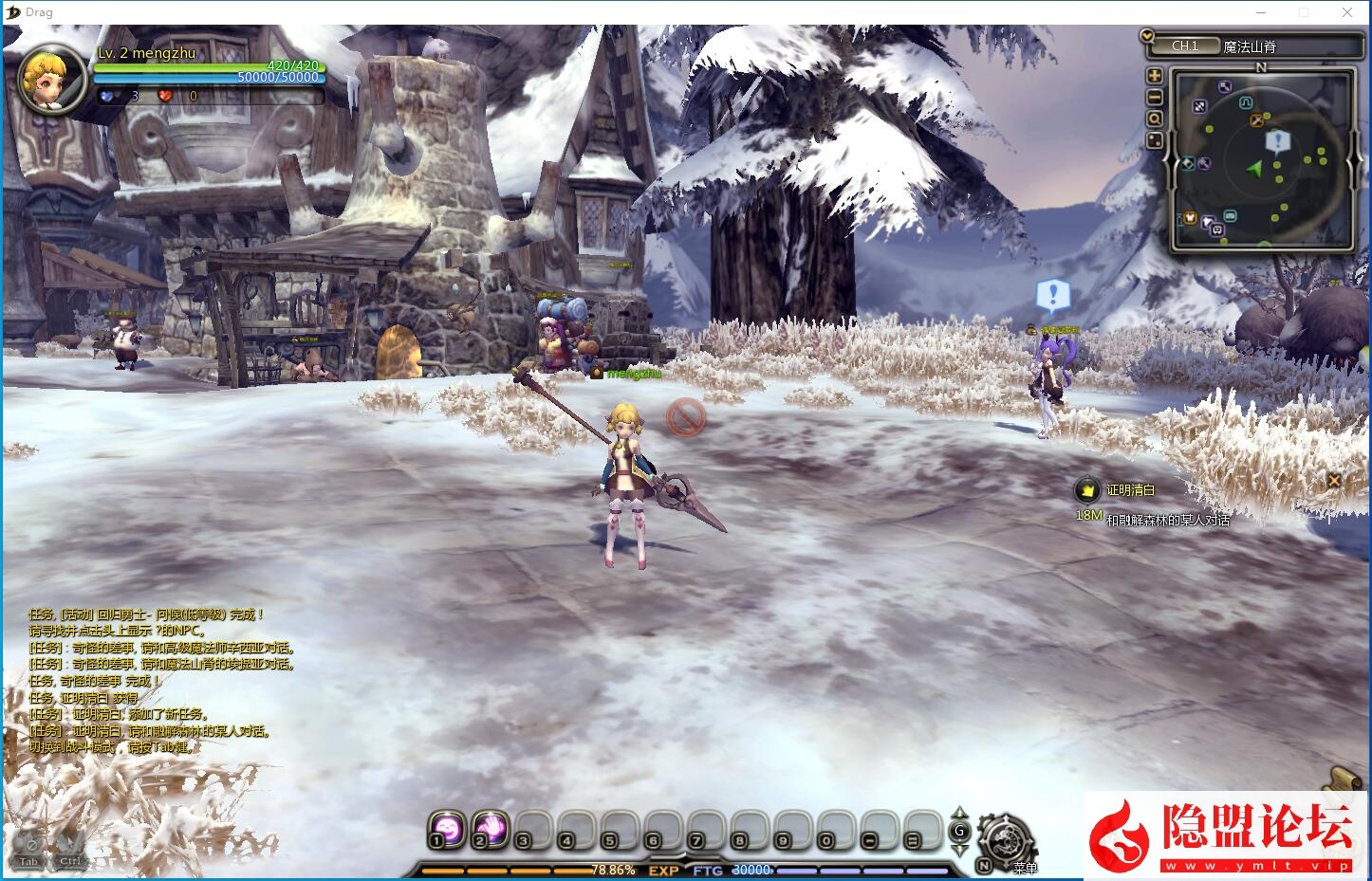
Task: Click the blue exclamation quest marker on the minimap
Action: click(x=1277, y=142)
